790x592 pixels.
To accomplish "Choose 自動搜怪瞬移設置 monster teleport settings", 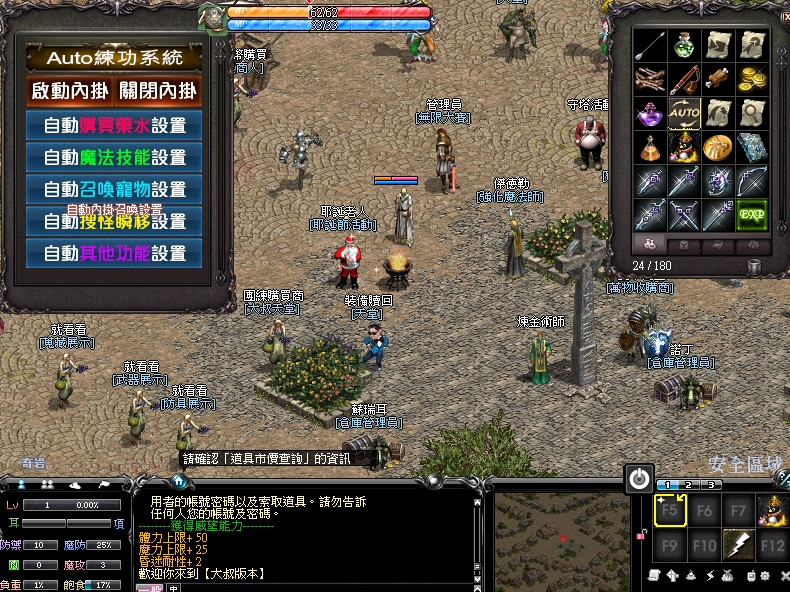I will 114,221.
